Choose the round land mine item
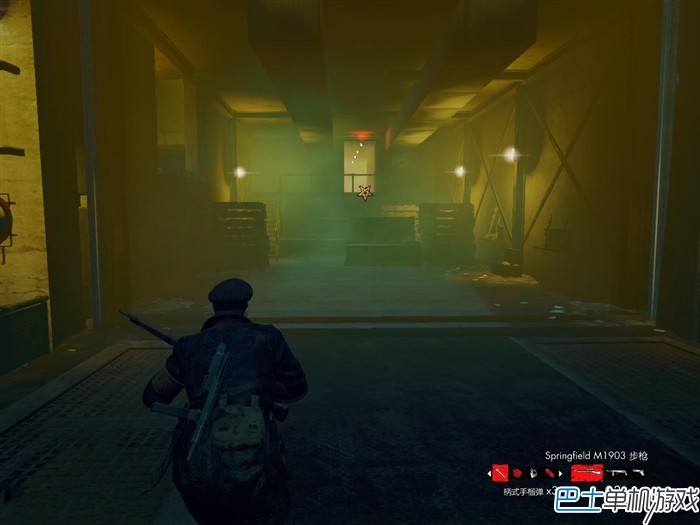Image resolution: width=700 pixels, height=525 pixels. [x=517, y=472]
